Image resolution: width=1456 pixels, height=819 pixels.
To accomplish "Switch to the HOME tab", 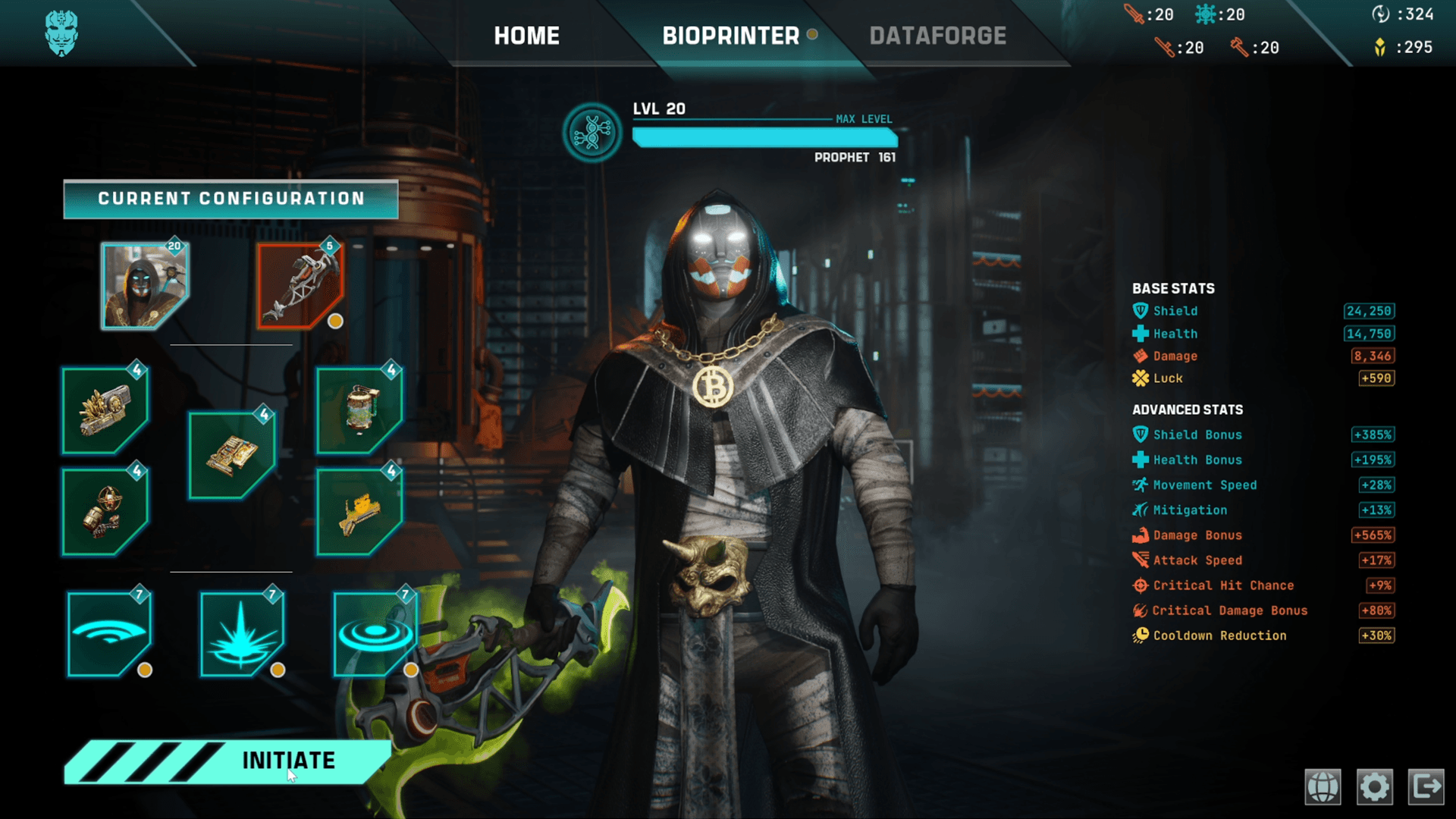I will pos(526,36).
